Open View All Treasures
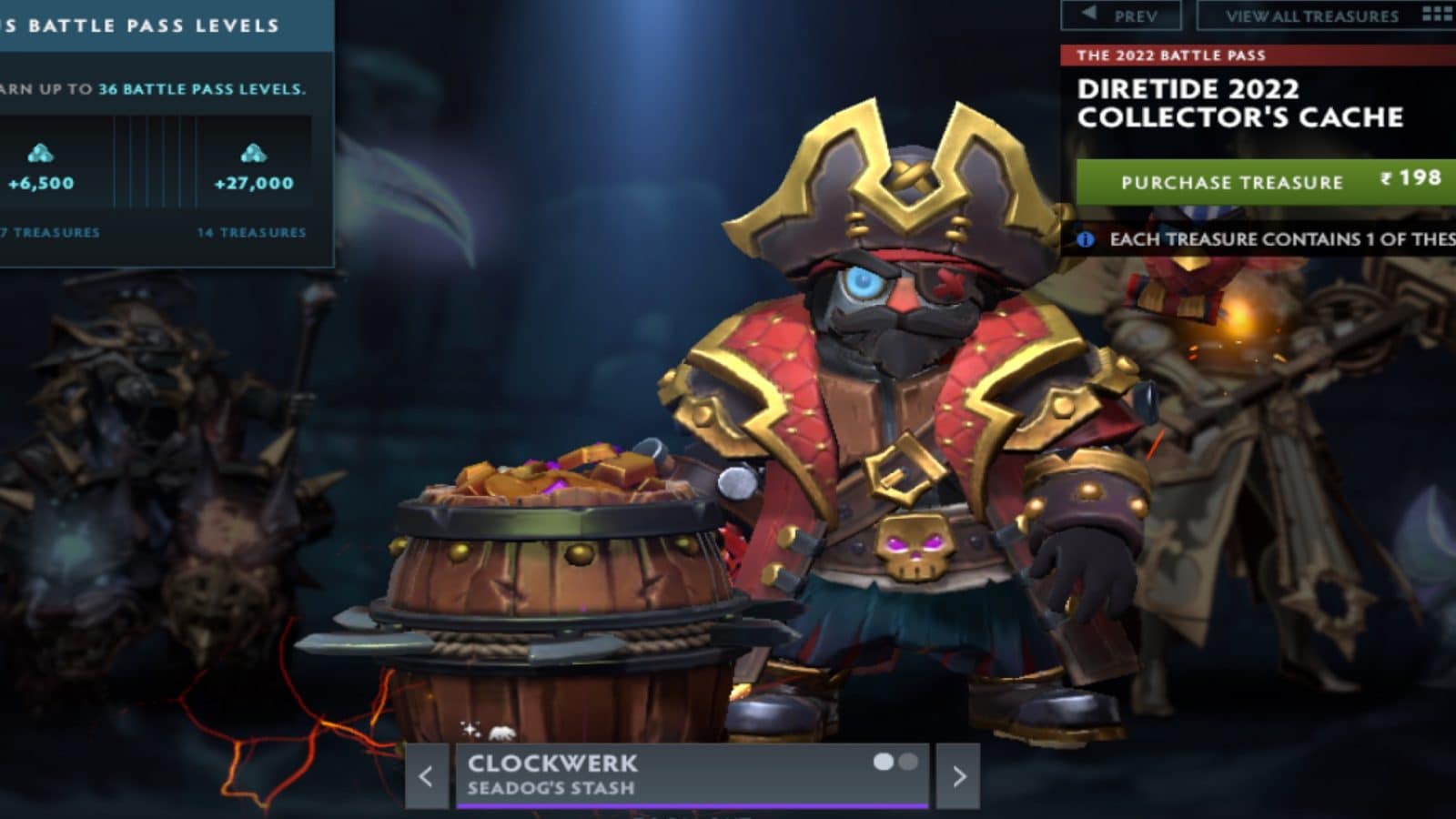This screenshot has width=1456, height=819. (x=1310, y=15)
